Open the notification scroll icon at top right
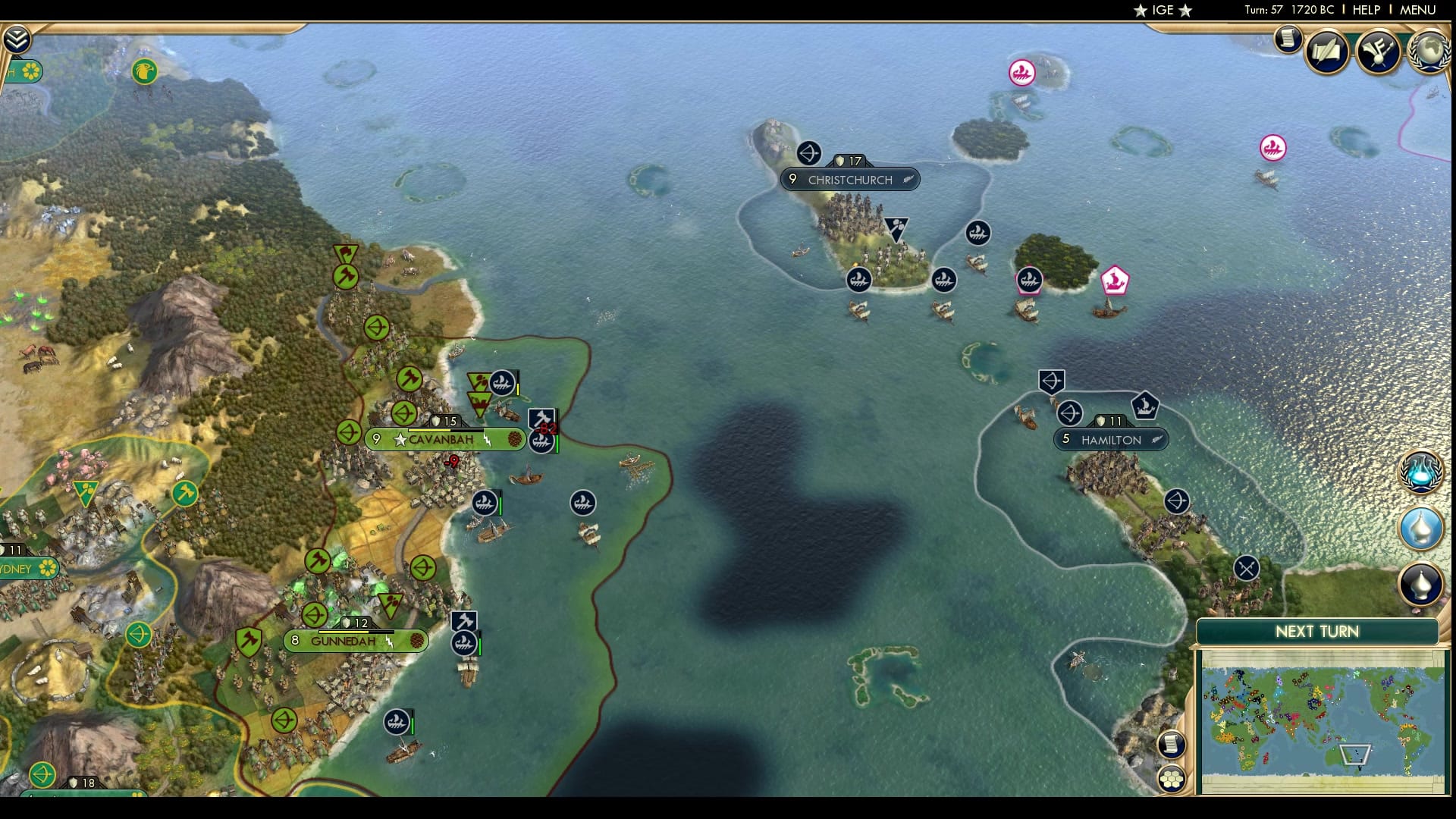The image size is (1456, 819). pyautogui.click(x=1287, y=42)
